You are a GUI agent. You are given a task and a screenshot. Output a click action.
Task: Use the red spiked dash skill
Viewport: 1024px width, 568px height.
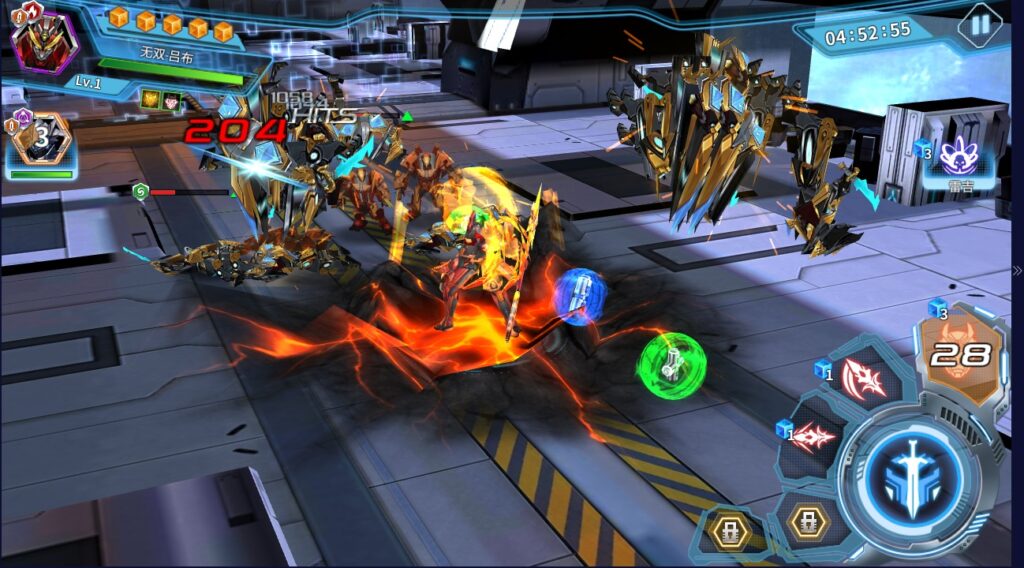(x=813, y=437)
